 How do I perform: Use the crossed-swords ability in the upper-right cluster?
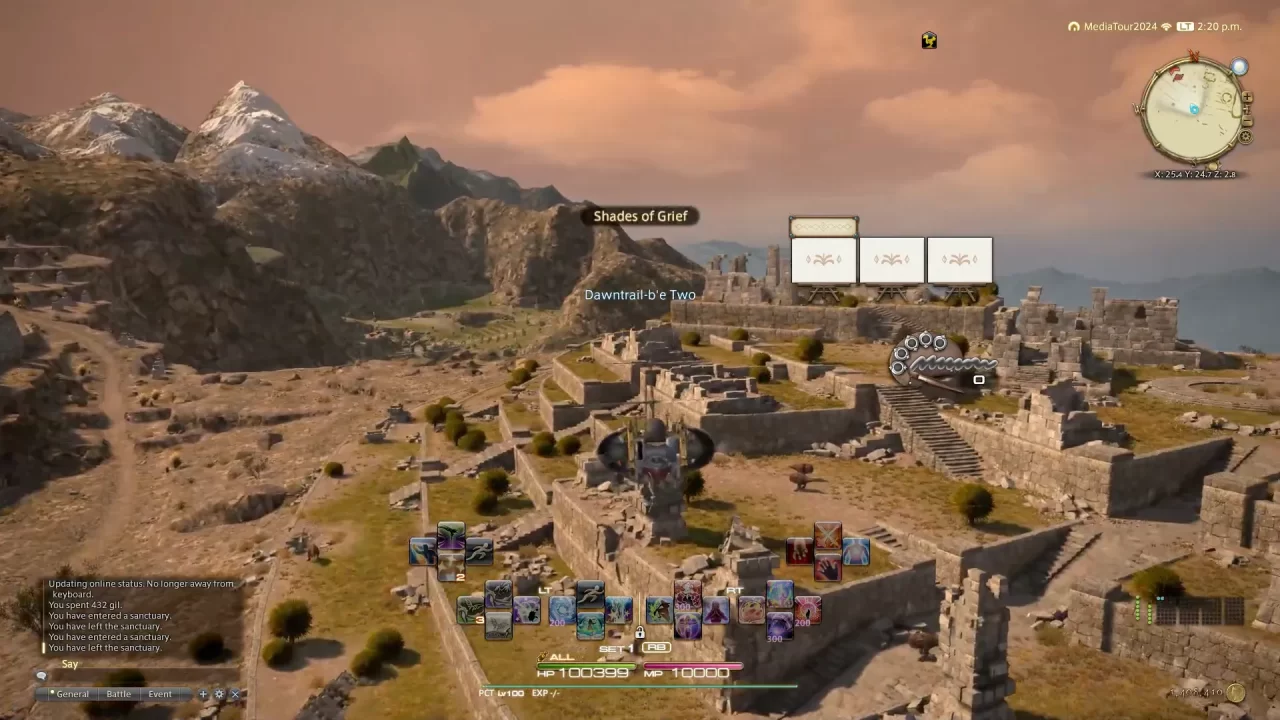point(827,536)
